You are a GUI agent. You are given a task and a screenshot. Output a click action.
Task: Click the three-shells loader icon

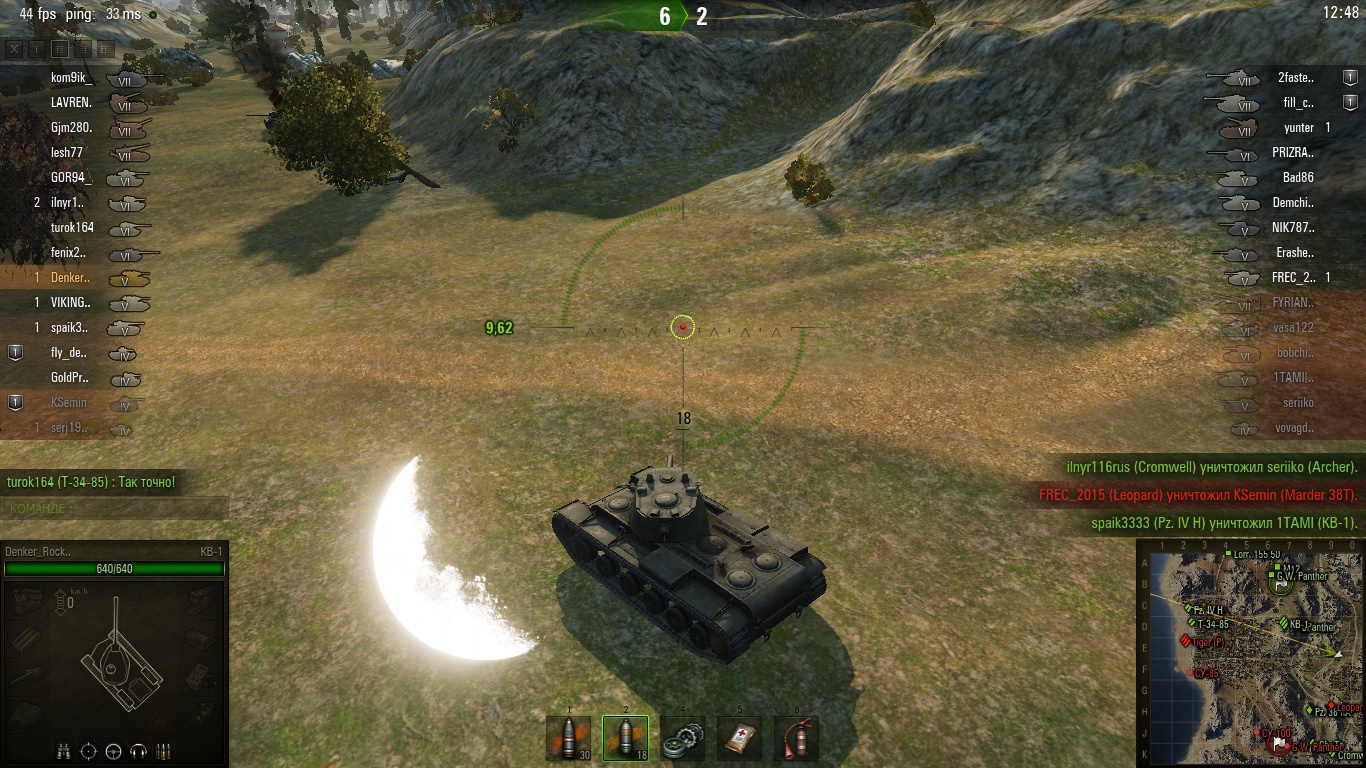click(x=164, y=751)
